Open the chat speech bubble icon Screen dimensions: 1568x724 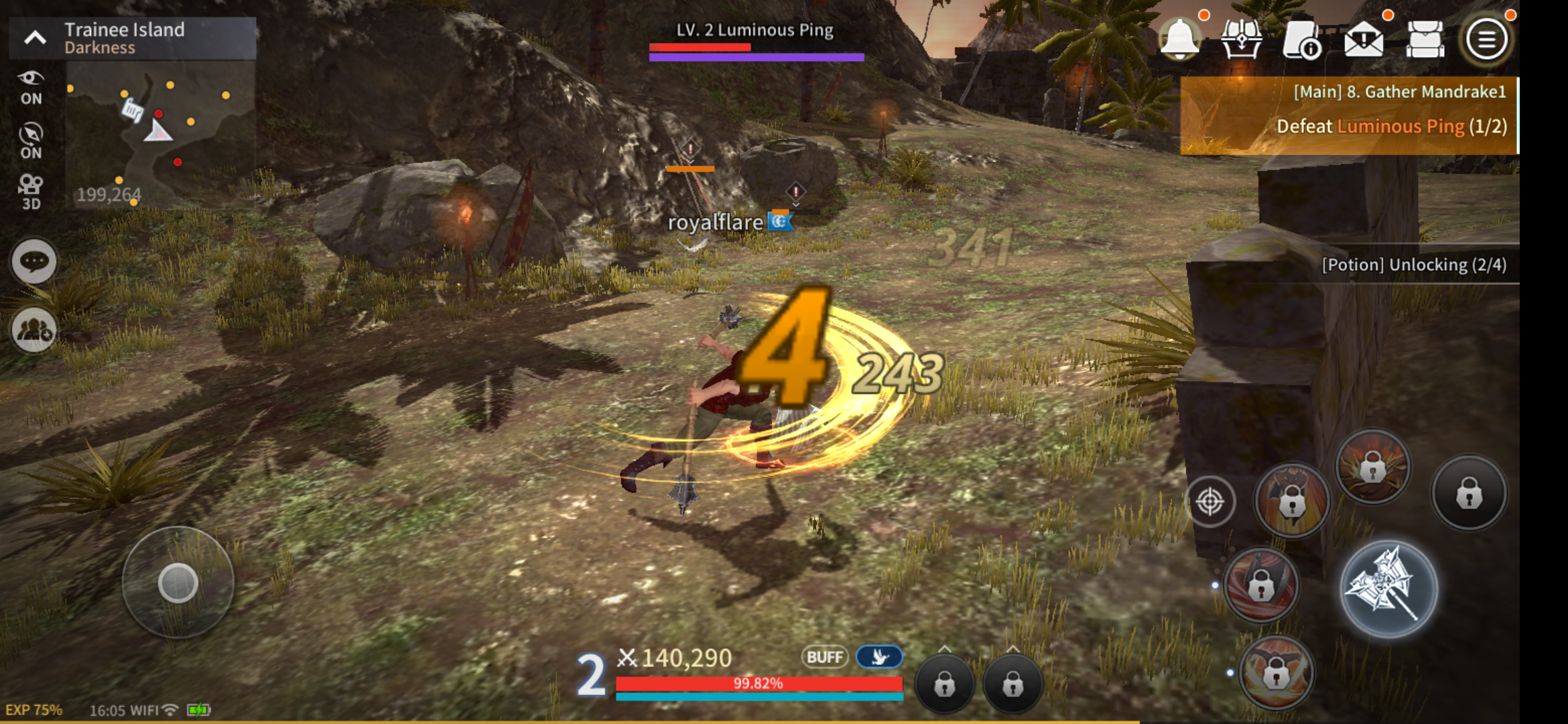33,261
